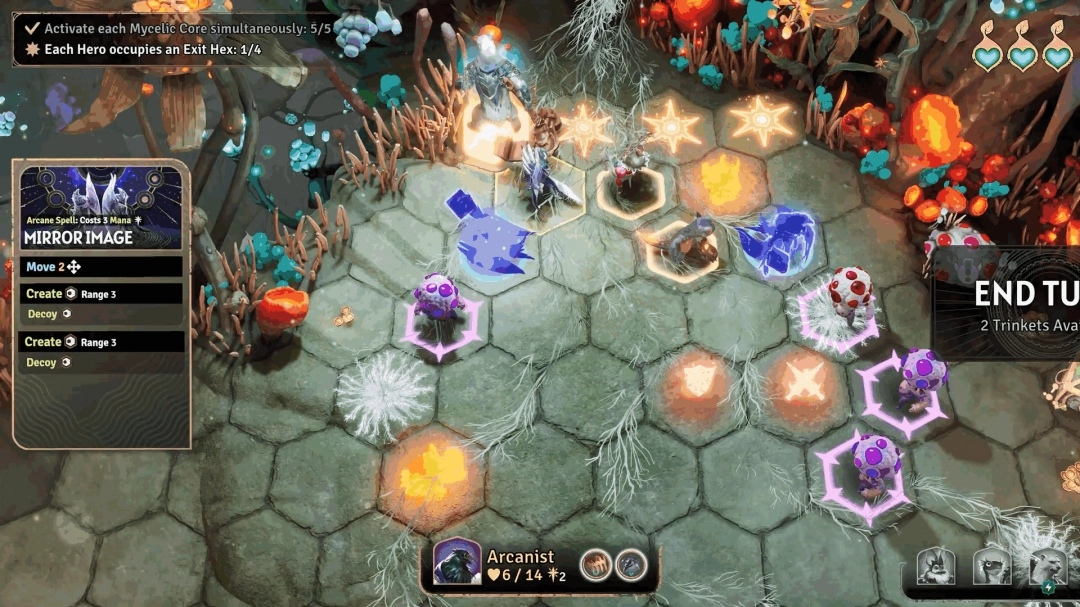Viewport: 1080px width, 607px height.
Task: Select the lizard hero portrait
Action: pyautogui.click(x=991, y=567)
